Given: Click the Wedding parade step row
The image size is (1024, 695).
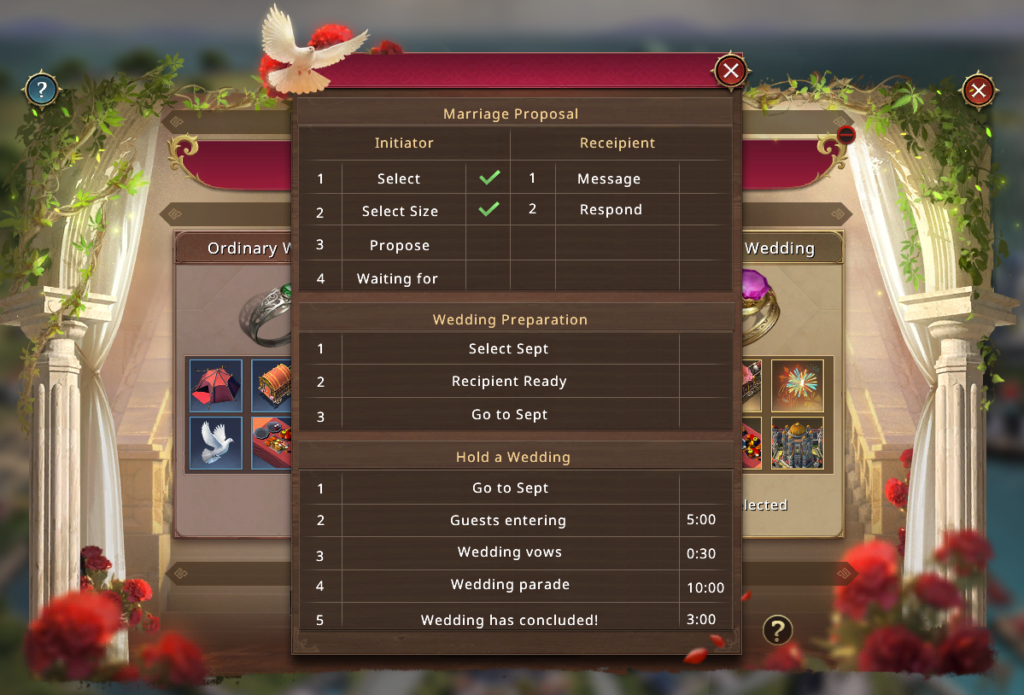Looking at the screenshot, I should pyautogui.click(x=510, y=585).
